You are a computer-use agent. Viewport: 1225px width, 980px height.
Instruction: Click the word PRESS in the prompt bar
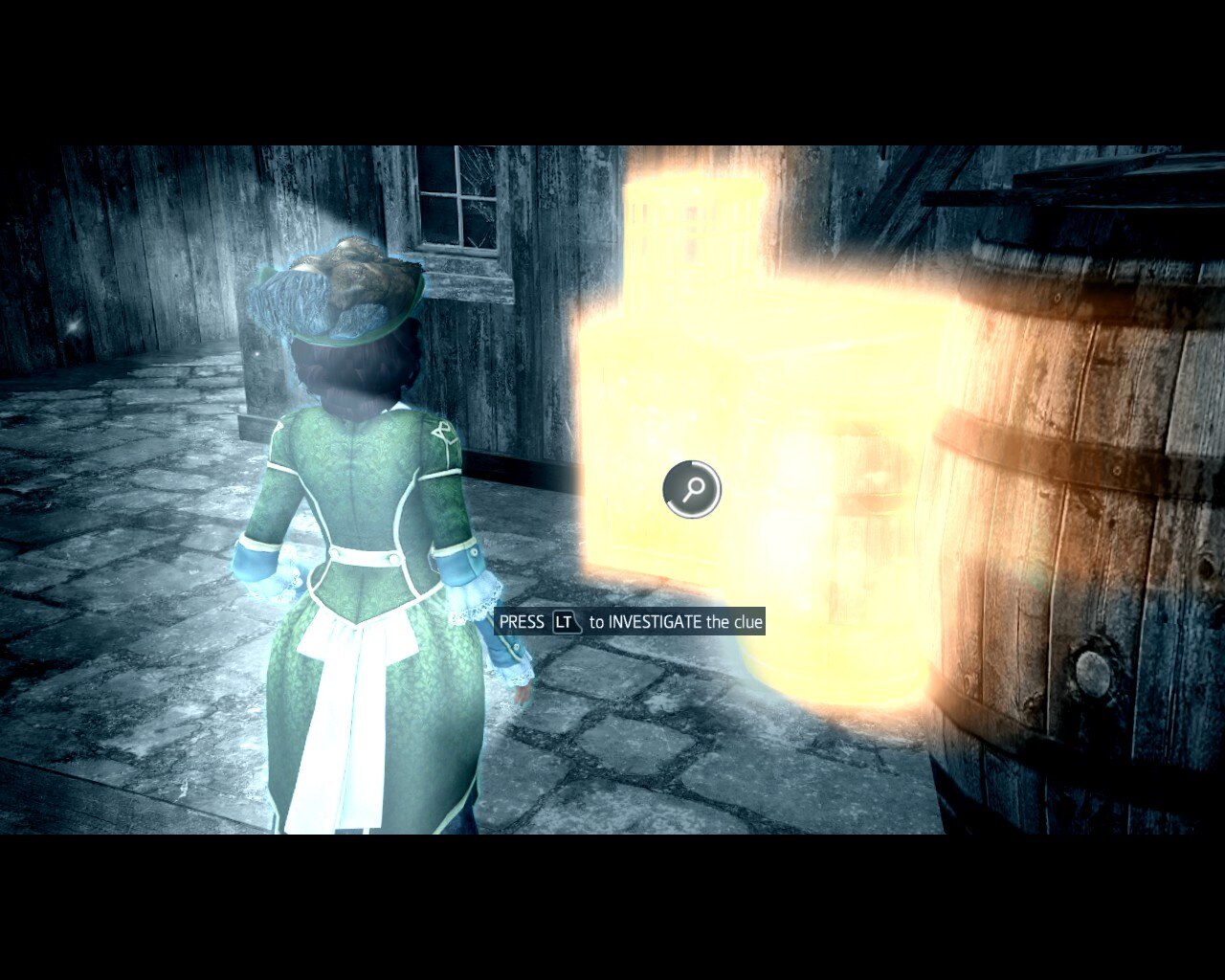click(522, 621)
